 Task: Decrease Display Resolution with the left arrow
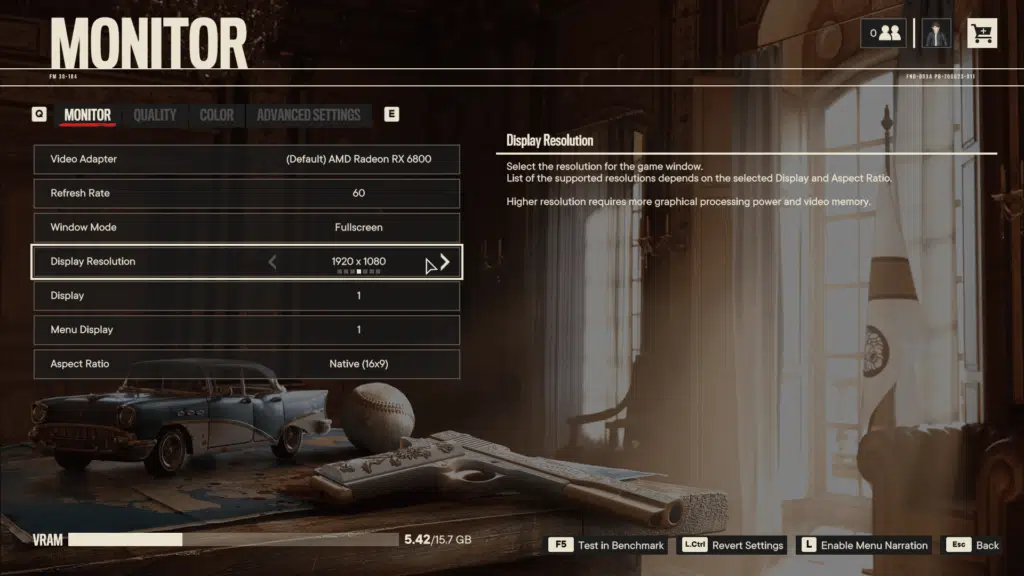[x=273, y=262]
